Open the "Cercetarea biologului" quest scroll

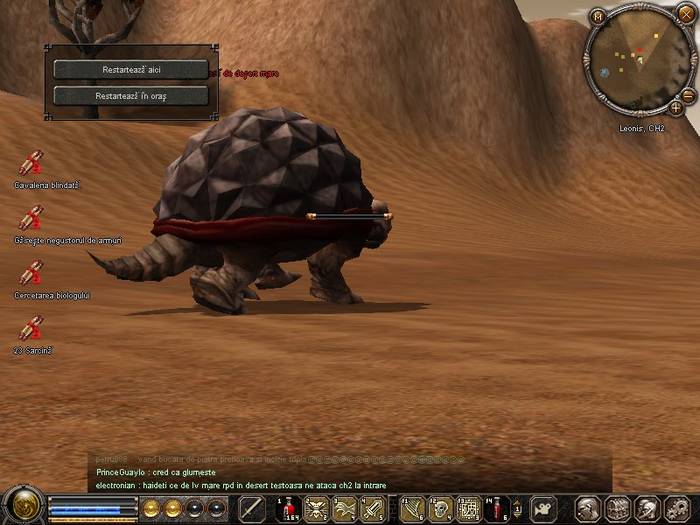31,273
